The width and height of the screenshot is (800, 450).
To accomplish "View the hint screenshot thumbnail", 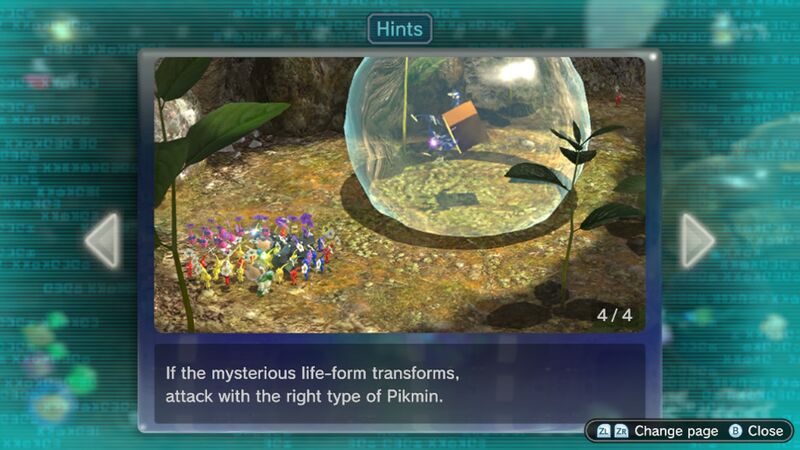I will 399,194.
